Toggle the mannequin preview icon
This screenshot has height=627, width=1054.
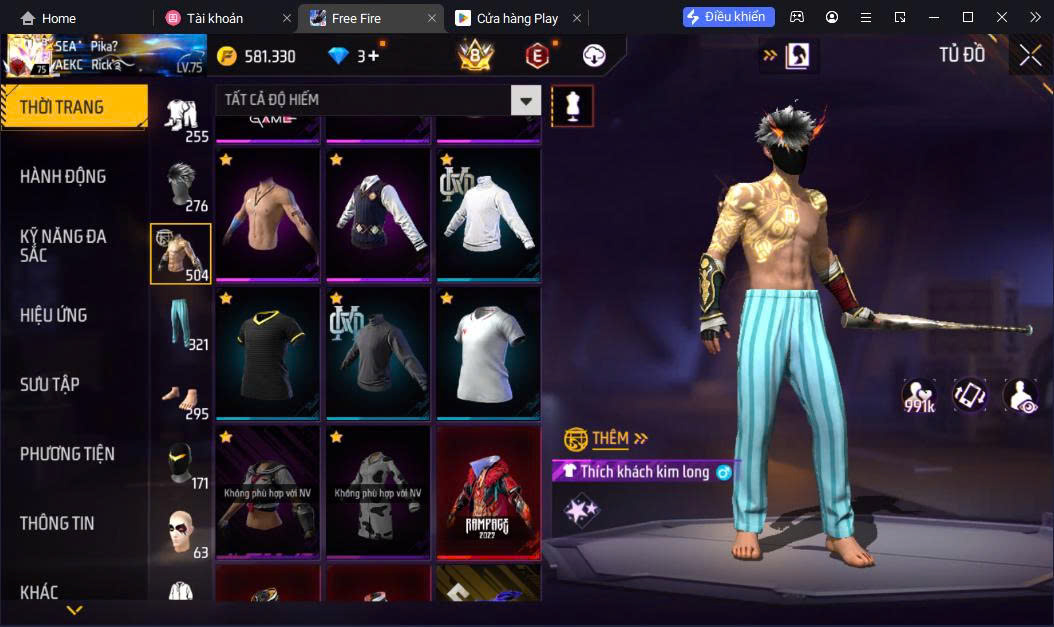[573, 106]
